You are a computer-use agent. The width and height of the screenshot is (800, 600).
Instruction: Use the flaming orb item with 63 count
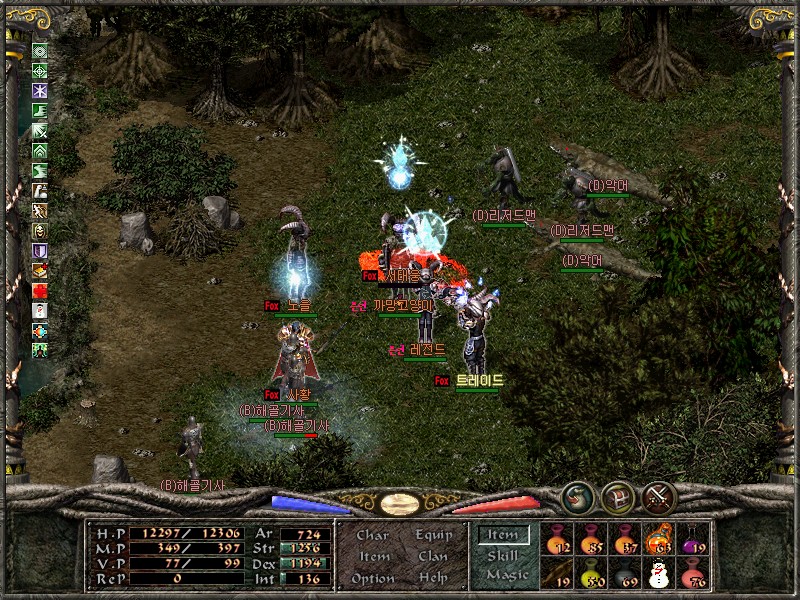(x=658, y=540)
